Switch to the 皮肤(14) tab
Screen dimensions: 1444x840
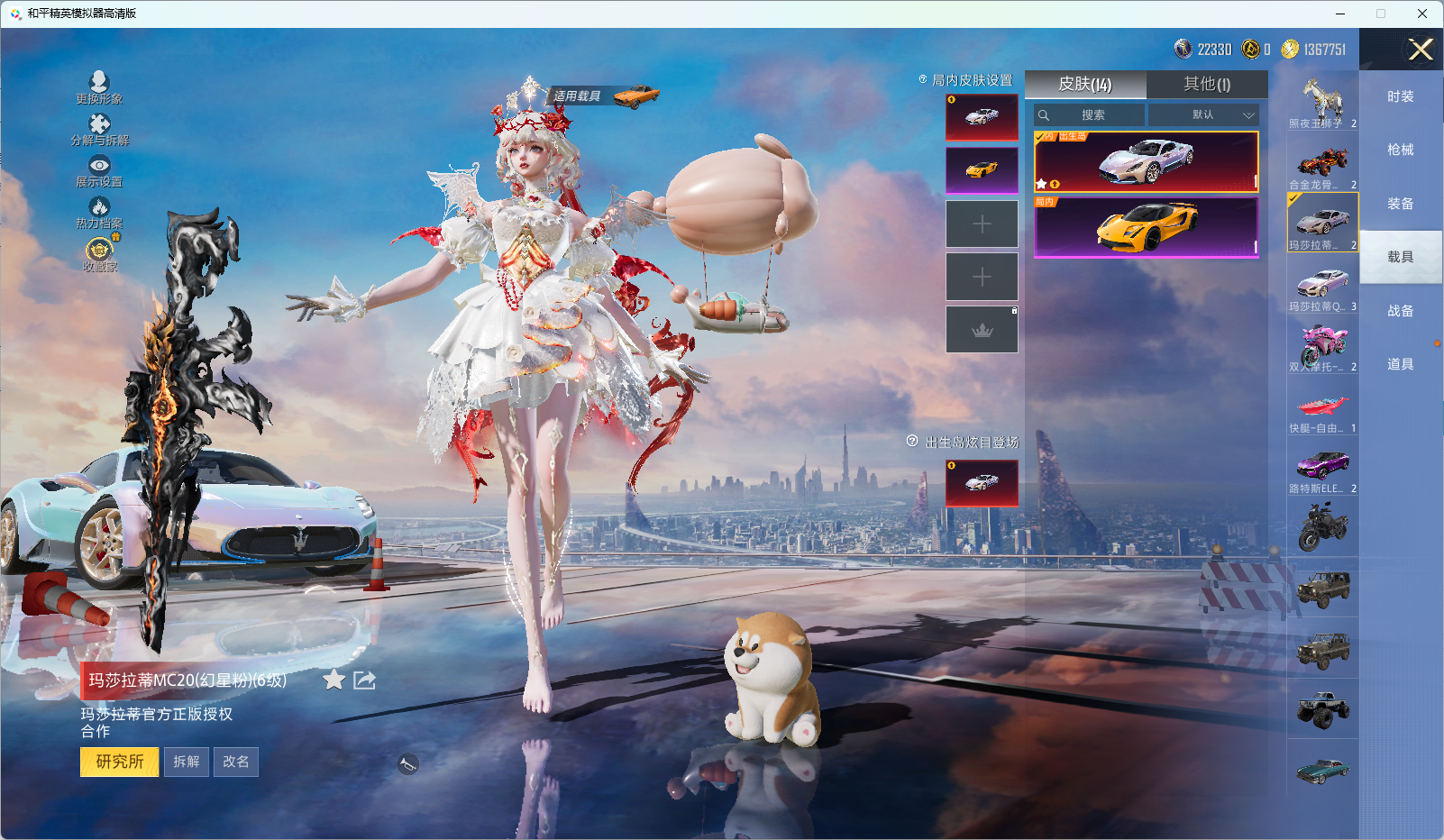(x=1085, y=85)
